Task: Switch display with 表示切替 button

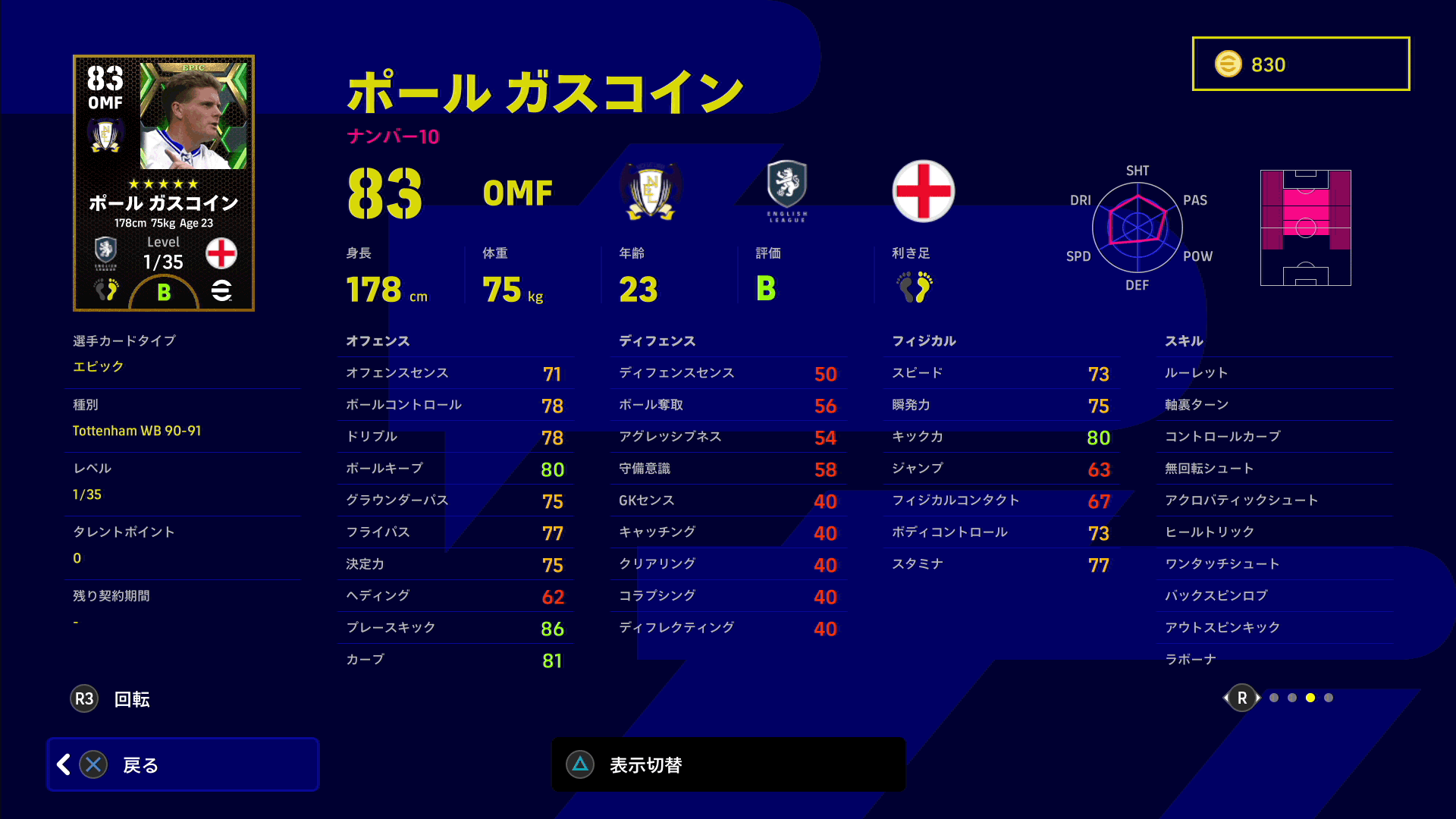Action: click(x=728, y=764)
